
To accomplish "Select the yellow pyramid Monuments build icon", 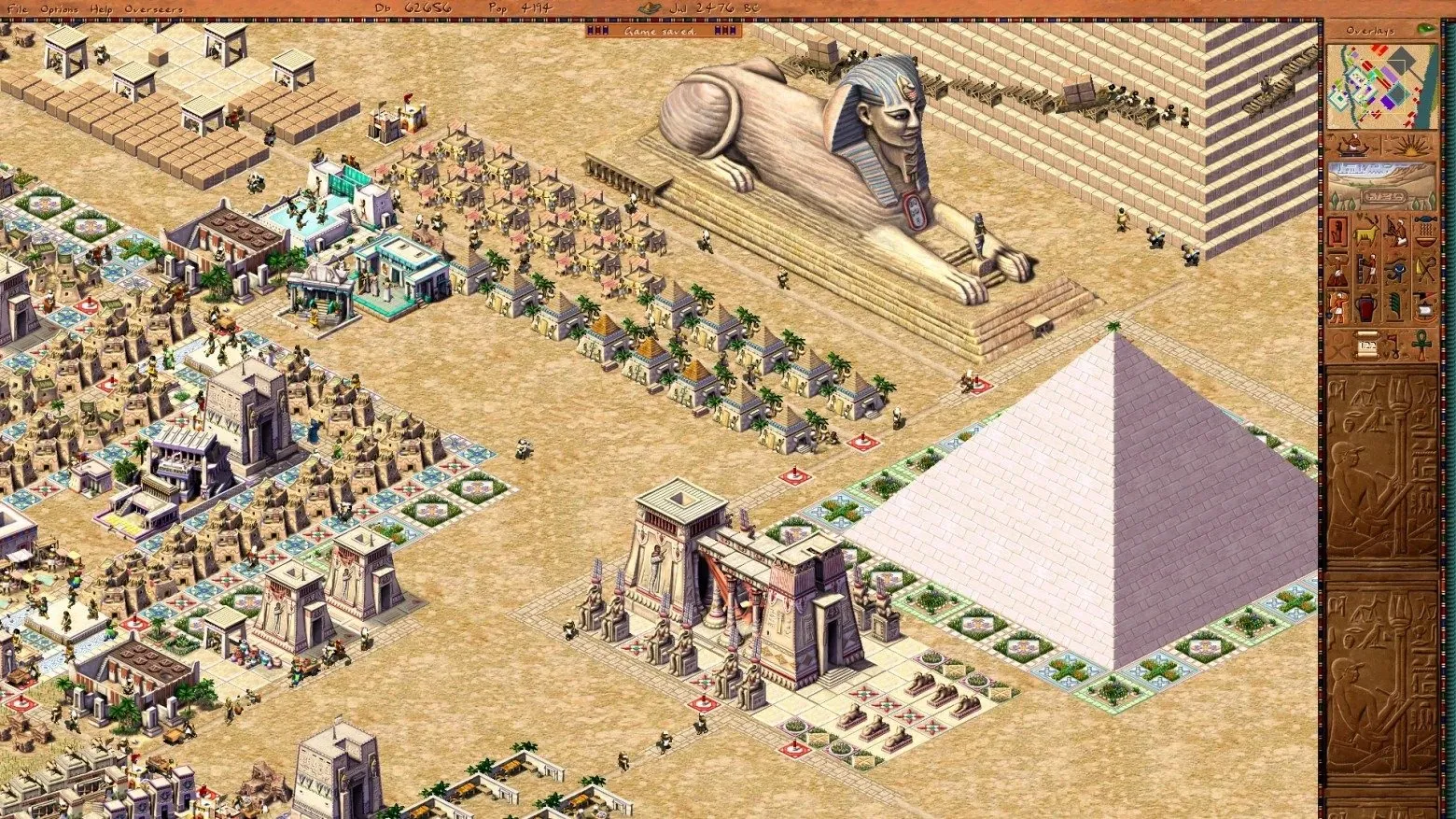I will [1424, 268].
